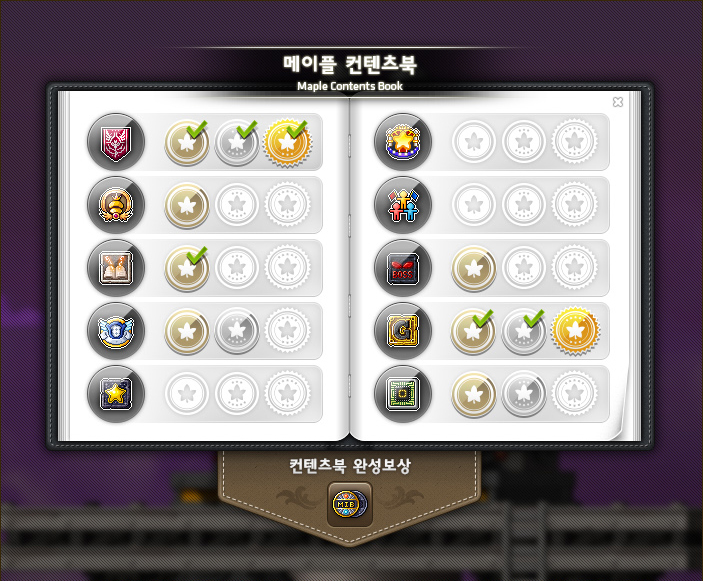This screenshot has height=581, width=703.
Task: Click the bronze medal in the golden bell row
Action: click(187, 205)
